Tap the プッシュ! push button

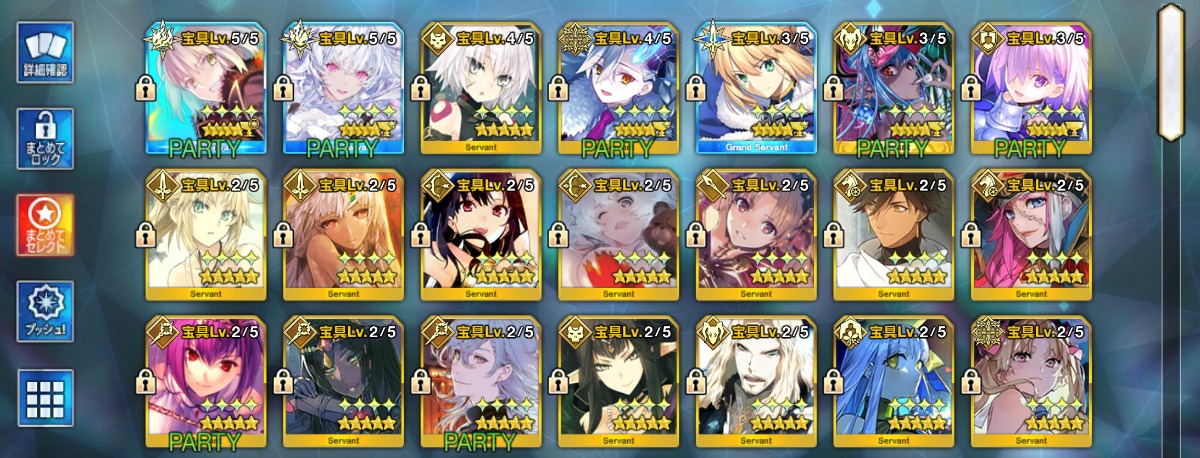point(45,311)
